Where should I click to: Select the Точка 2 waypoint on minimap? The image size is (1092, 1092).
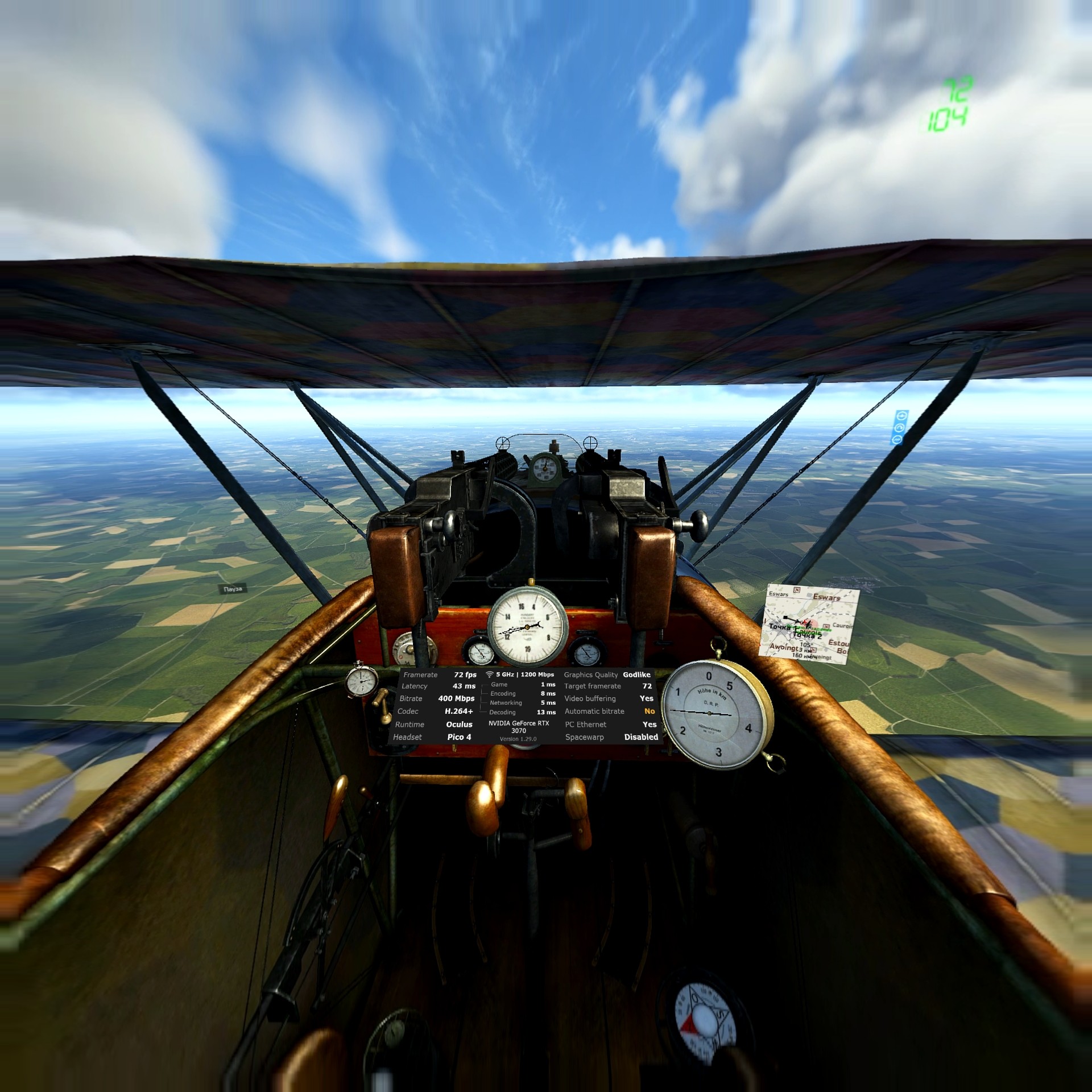tap(807, 635)
